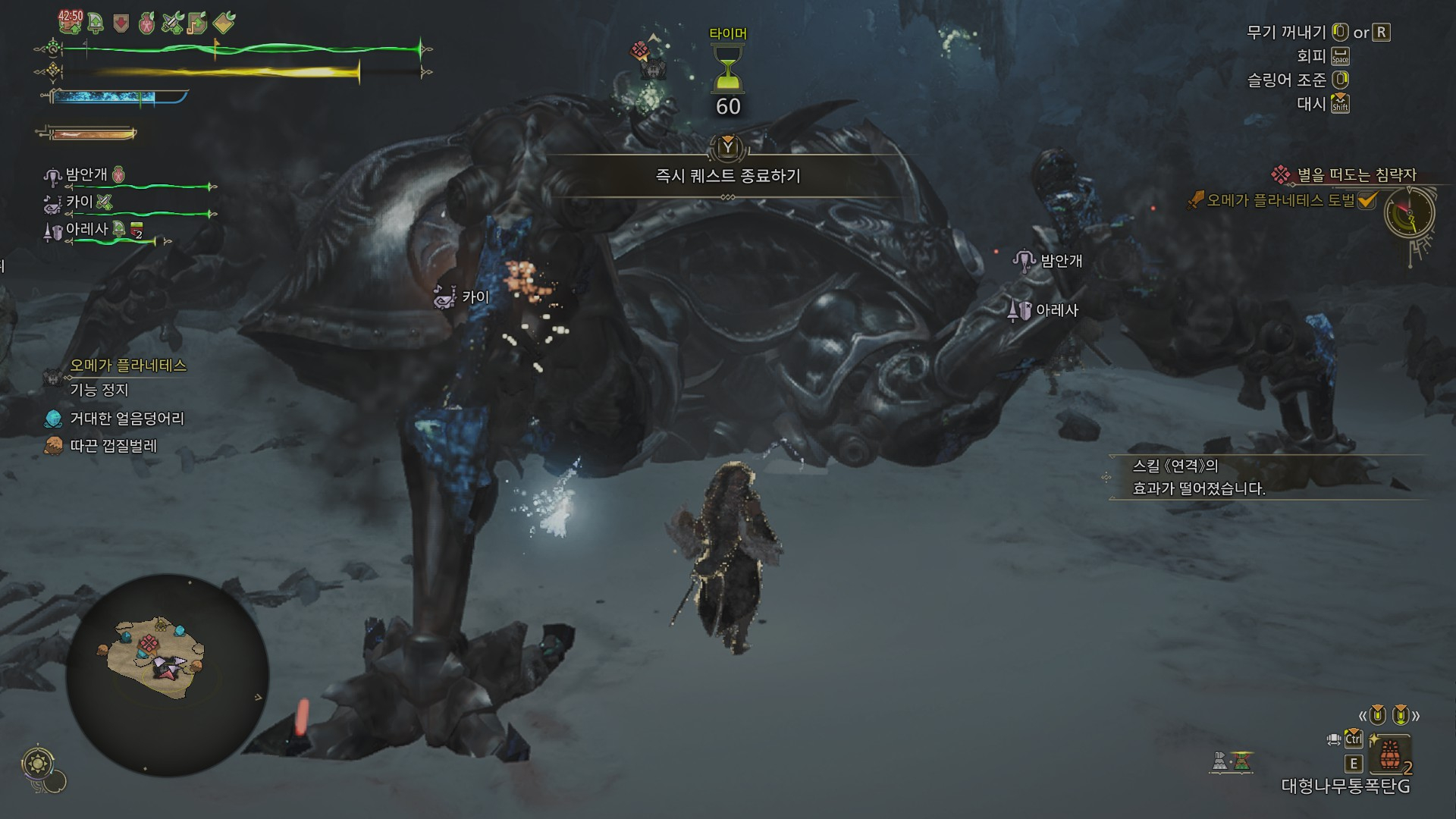
Task: Select party member 아레사 in the party list
Action: pos(86,229)
